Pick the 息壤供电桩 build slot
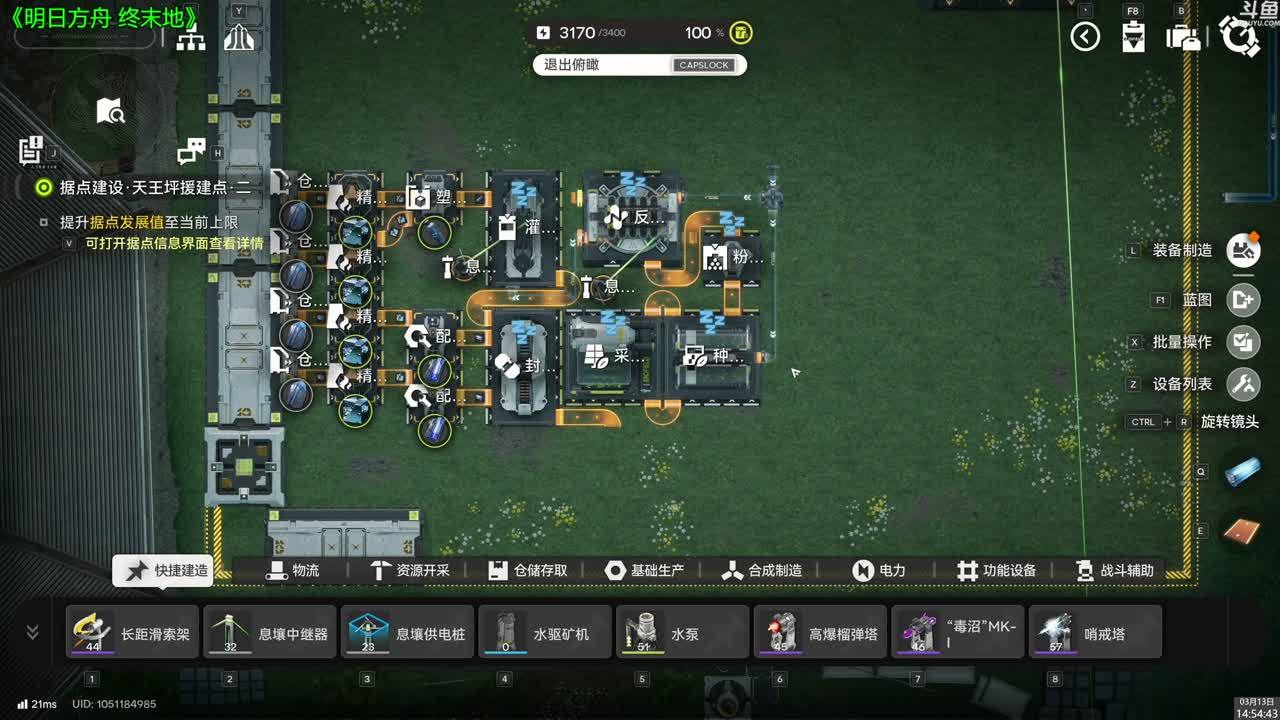This screenshot has width=1280, height=720. coord(409,632)
